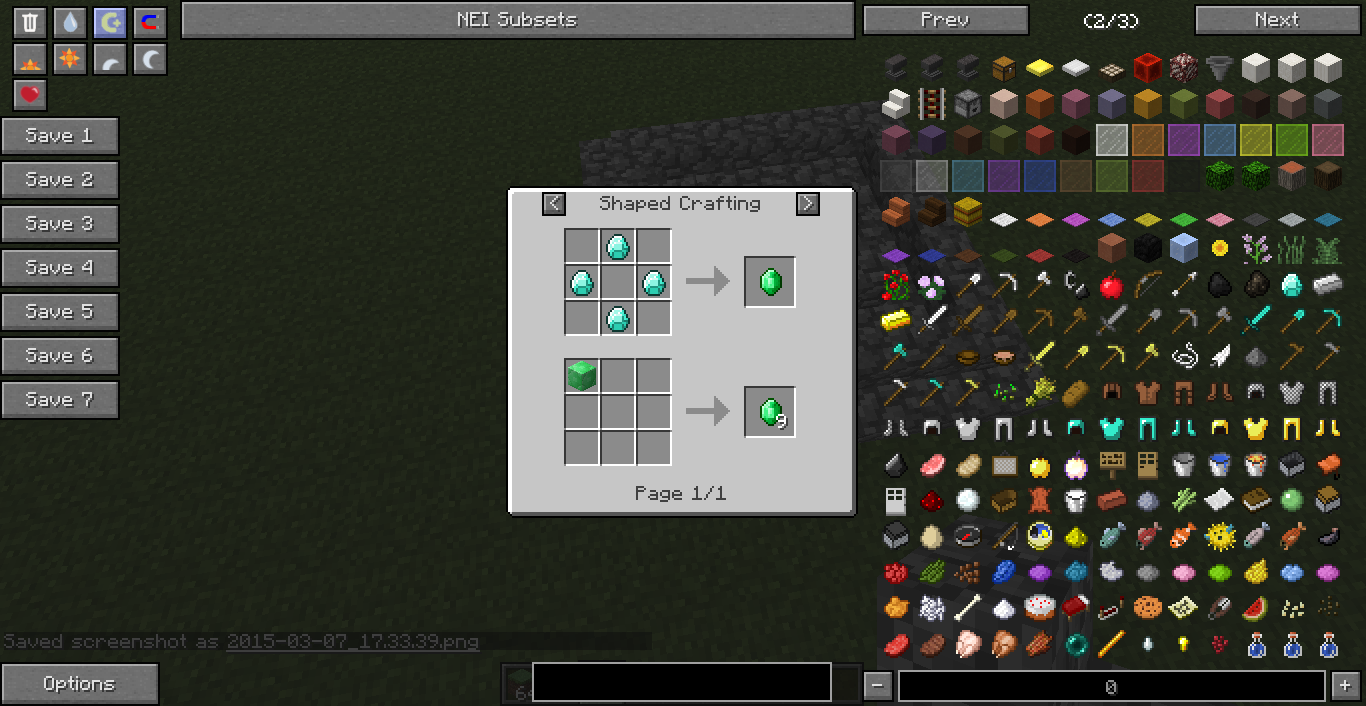Advance to the next item page
Screen dimensions: 1366x706
pyautogui.click(x=1276, y=20)
